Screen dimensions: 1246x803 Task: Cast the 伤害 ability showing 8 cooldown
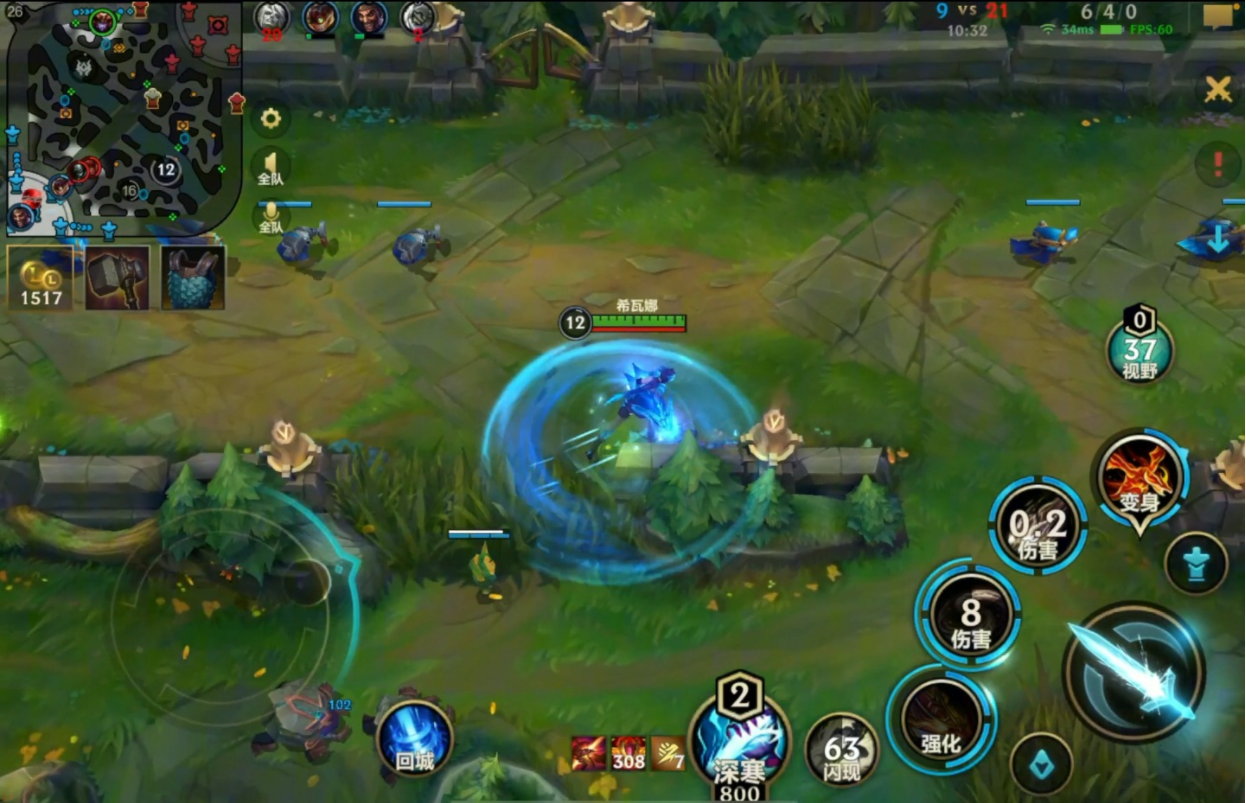(x=969, y=613)
